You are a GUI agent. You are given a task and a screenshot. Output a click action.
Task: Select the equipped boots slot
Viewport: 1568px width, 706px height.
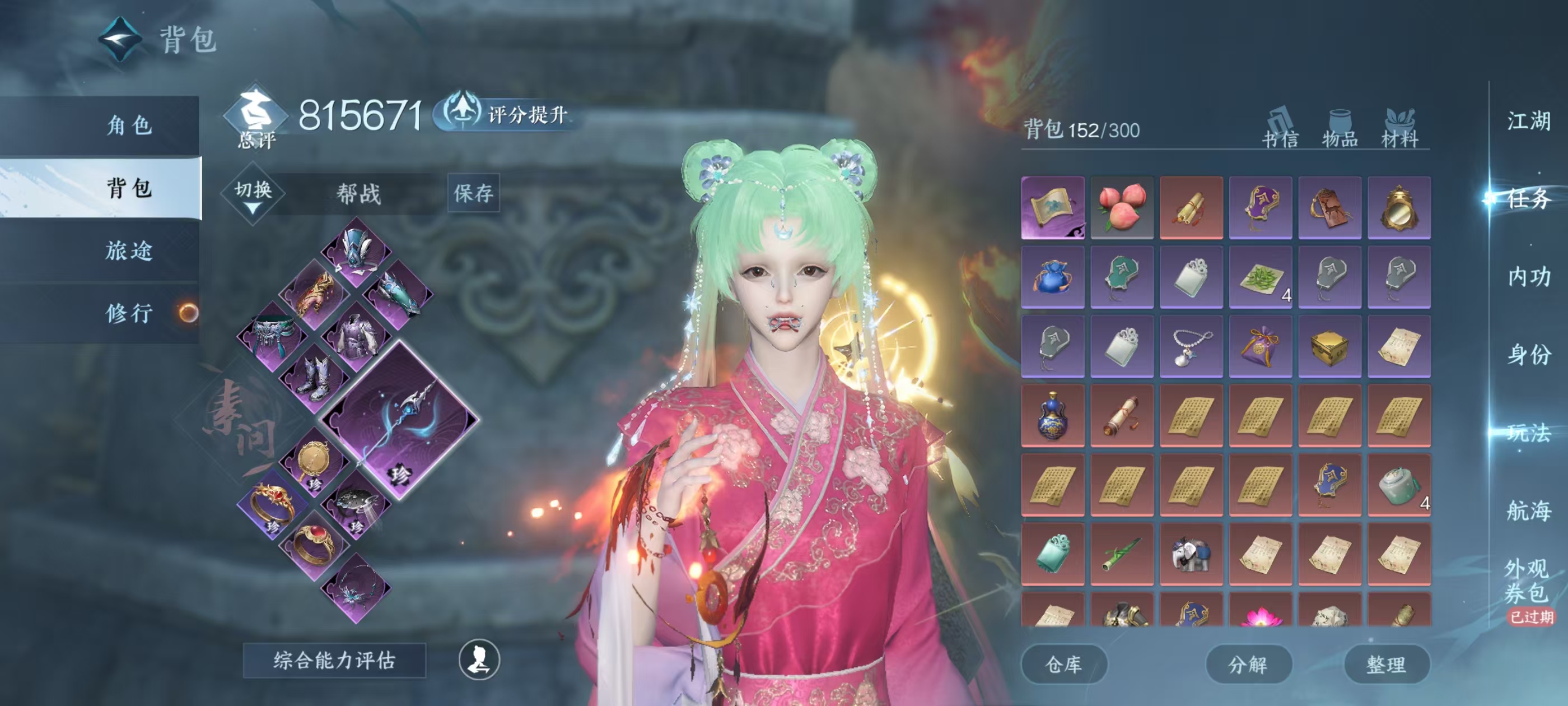pyautogui.click(x=315, y=378)
